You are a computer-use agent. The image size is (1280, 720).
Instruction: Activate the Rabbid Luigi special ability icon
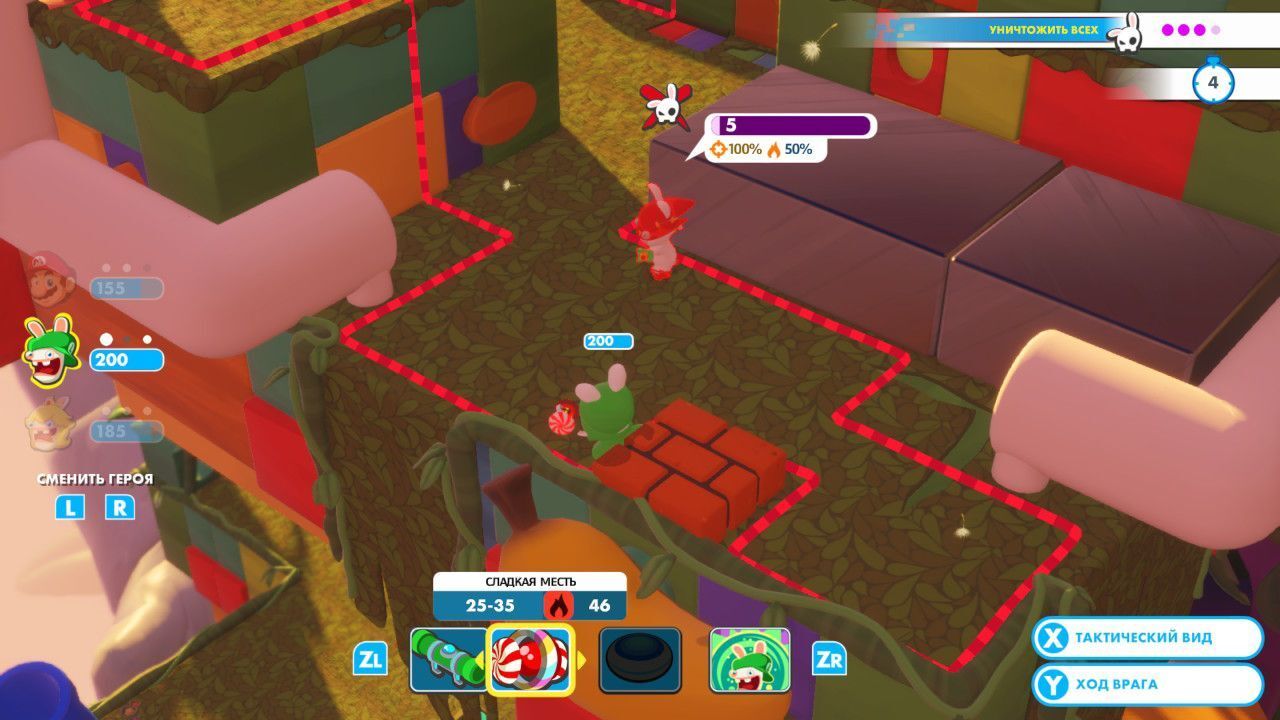point(749,660)
